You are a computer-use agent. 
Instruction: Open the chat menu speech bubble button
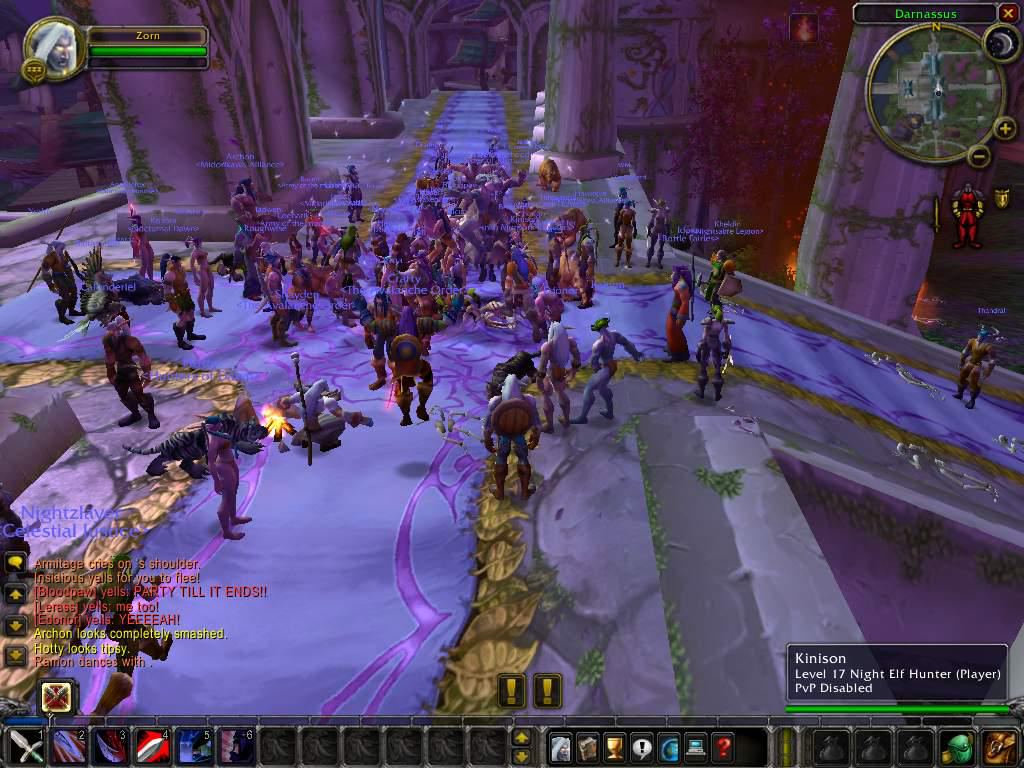[15, 563]
